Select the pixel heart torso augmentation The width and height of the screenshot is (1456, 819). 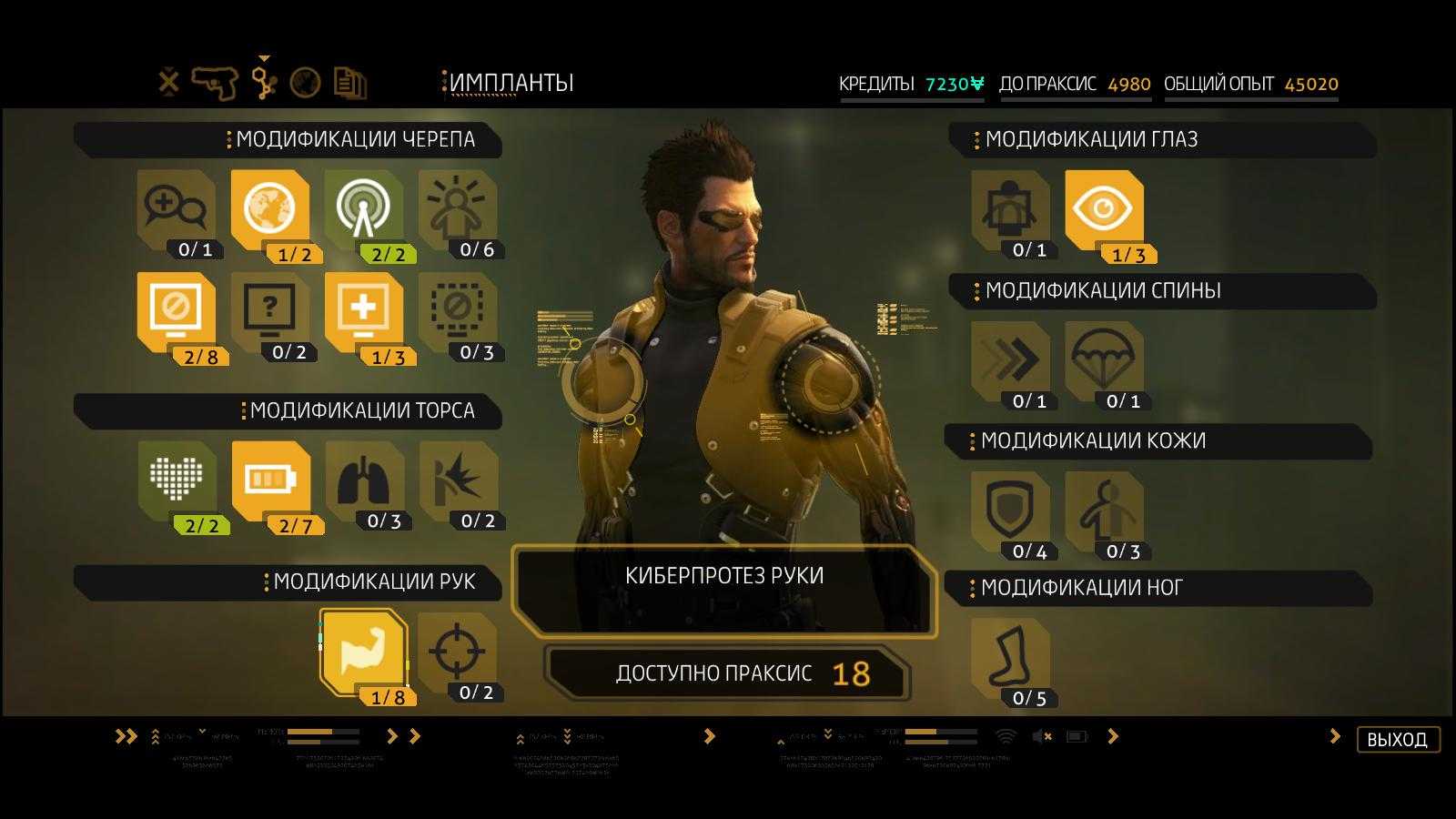pos(177,481)
